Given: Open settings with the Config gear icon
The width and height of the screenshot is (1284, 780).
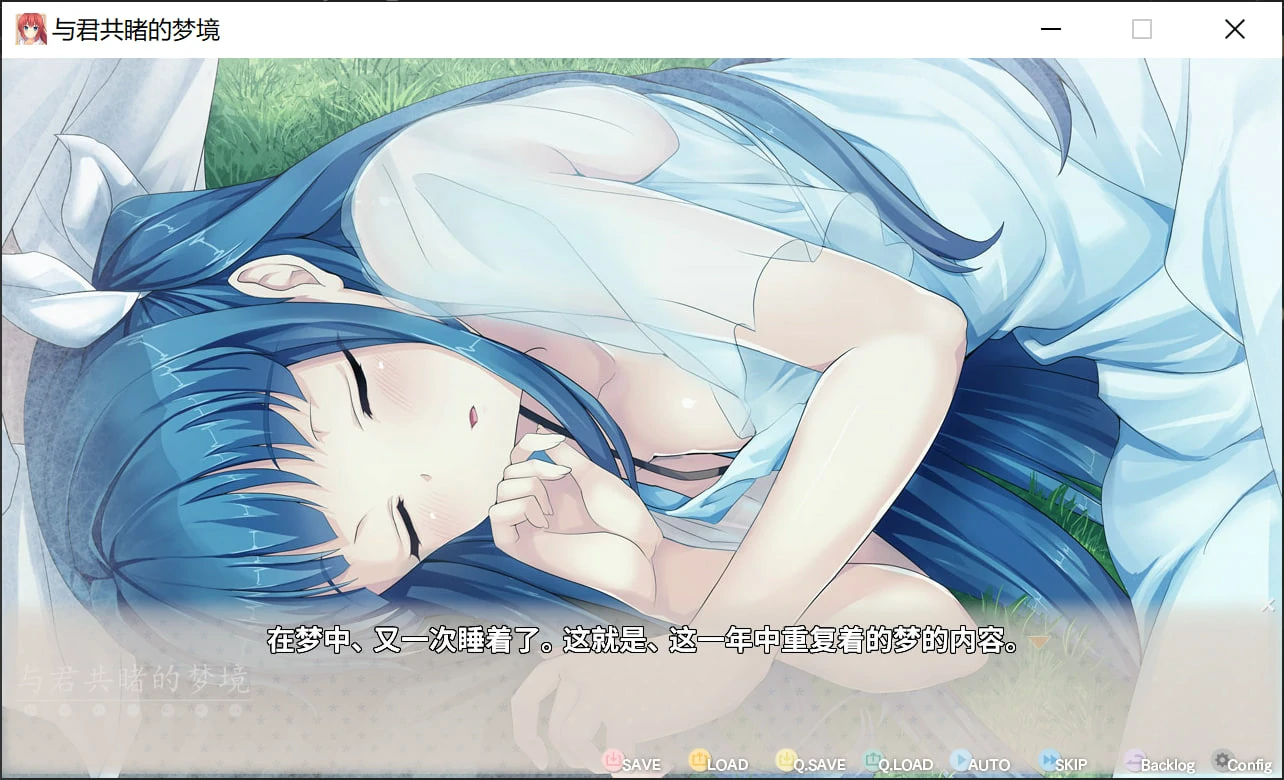Looking at the screenshot, I should coord(1221,761).
